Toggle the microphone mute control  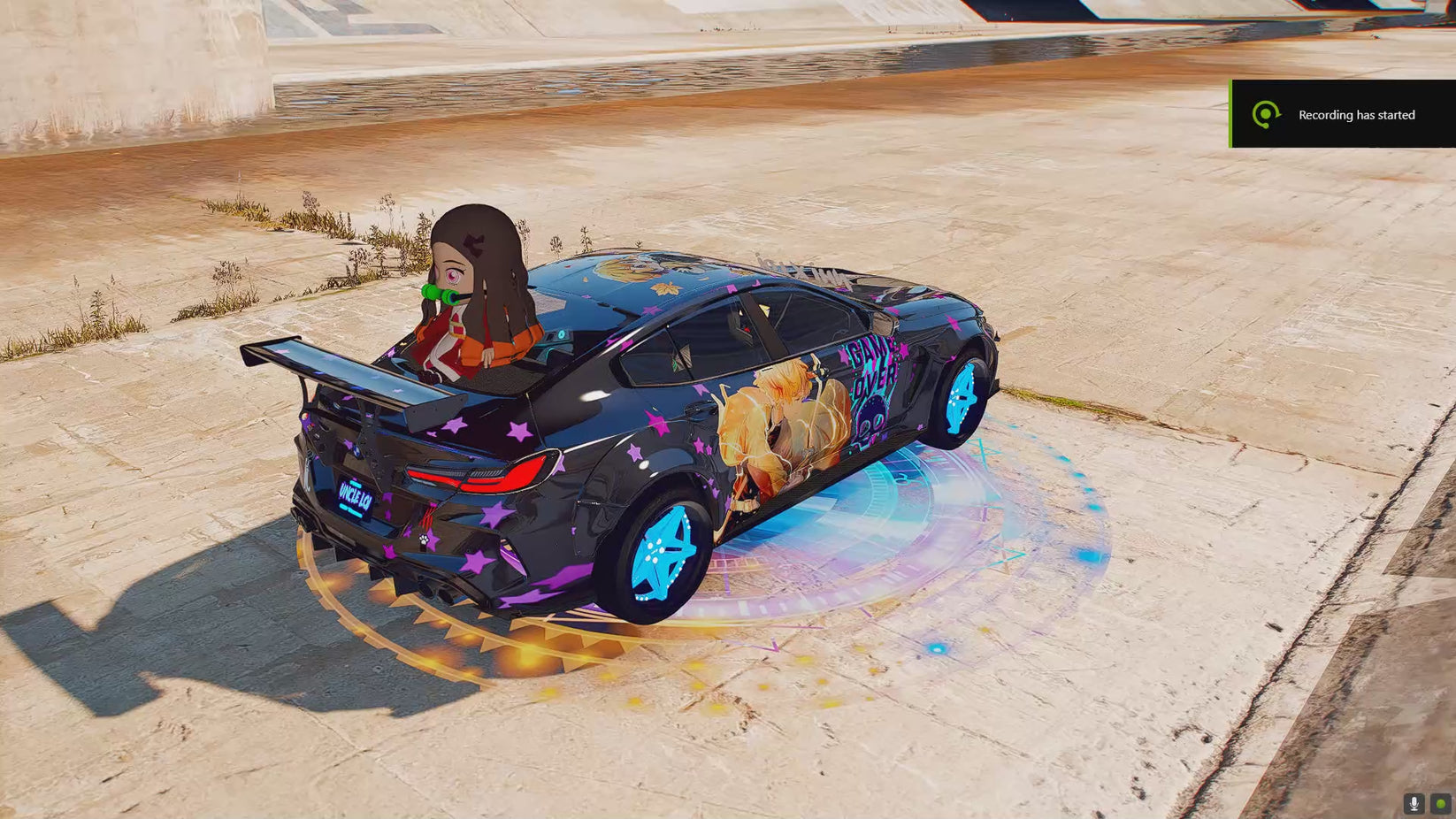pos(1414,803)
